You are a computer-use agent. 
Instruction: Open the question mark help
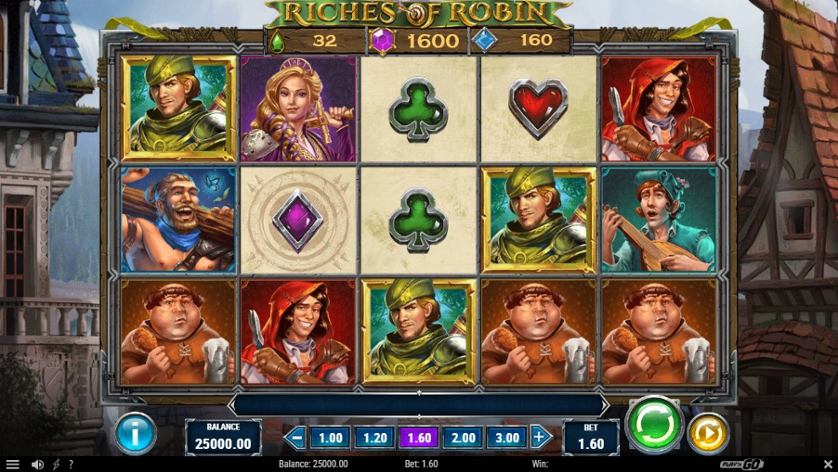click(x=70, y=464)
